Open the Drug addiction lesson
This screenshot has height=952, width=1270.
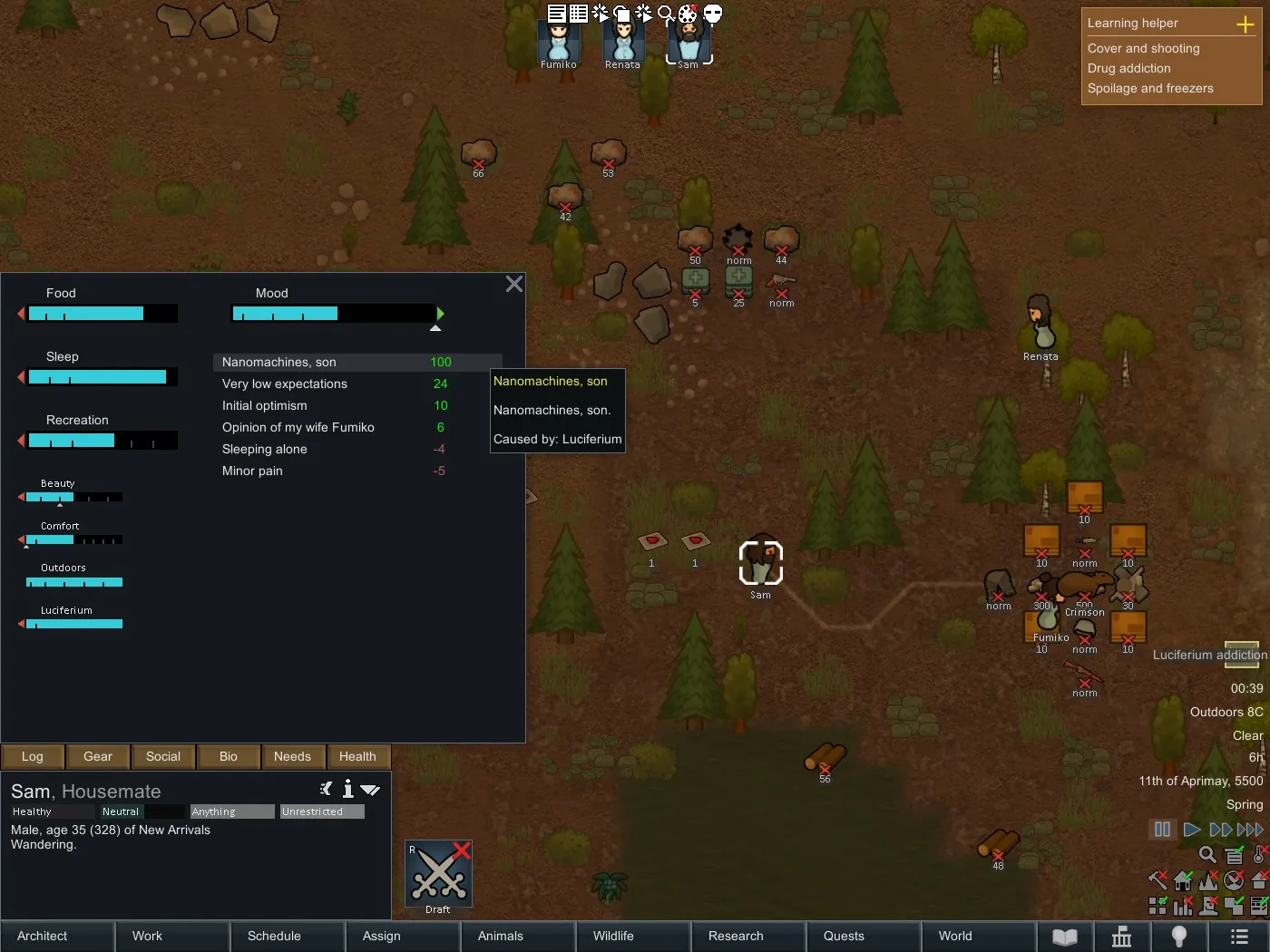[x=1129, y=68]
